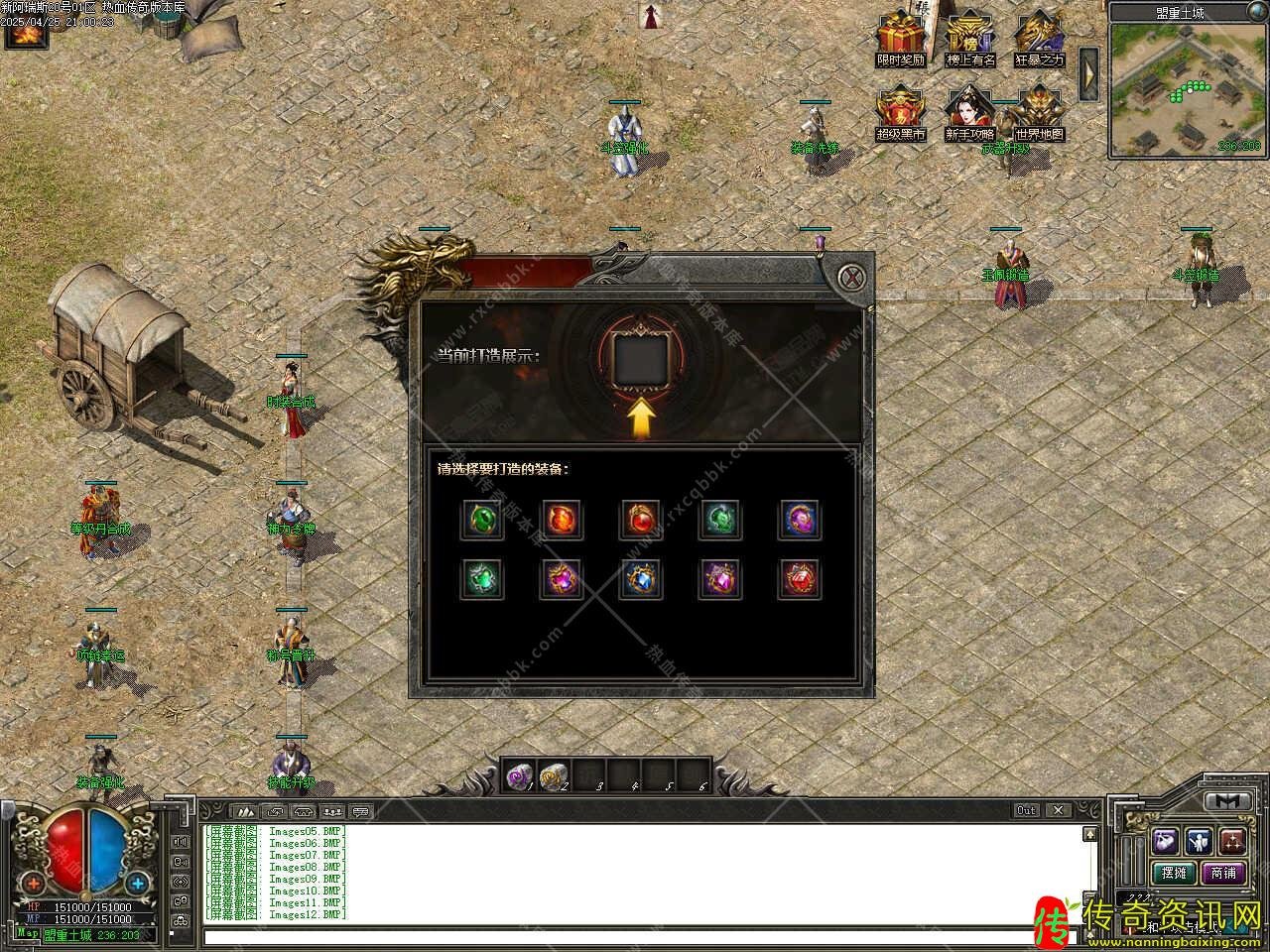Select the blue diamond gem equipment

(x=641, y=579)
